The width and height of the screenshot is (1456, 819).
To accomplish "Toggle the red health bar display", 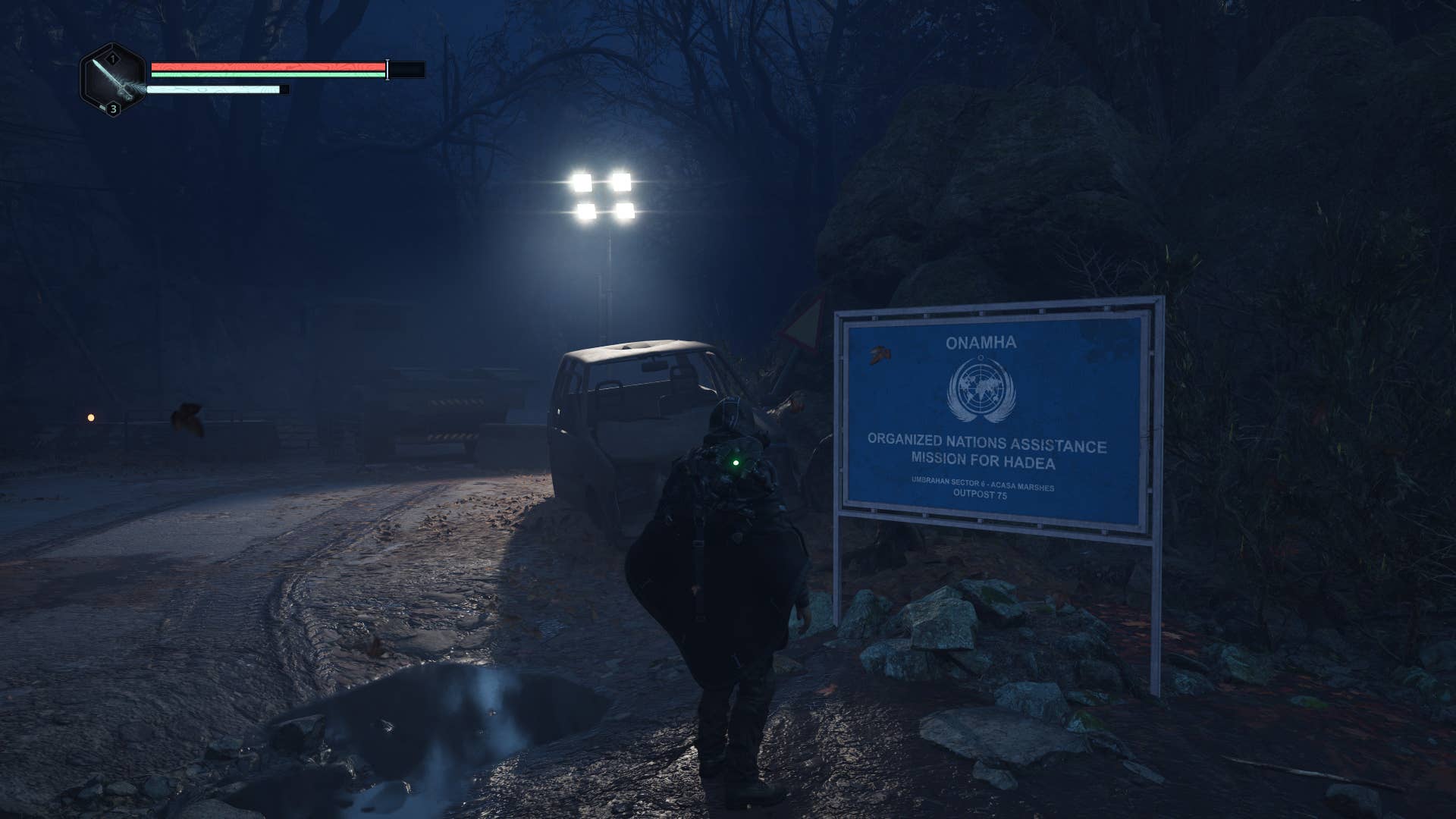I will pos(270,67).
